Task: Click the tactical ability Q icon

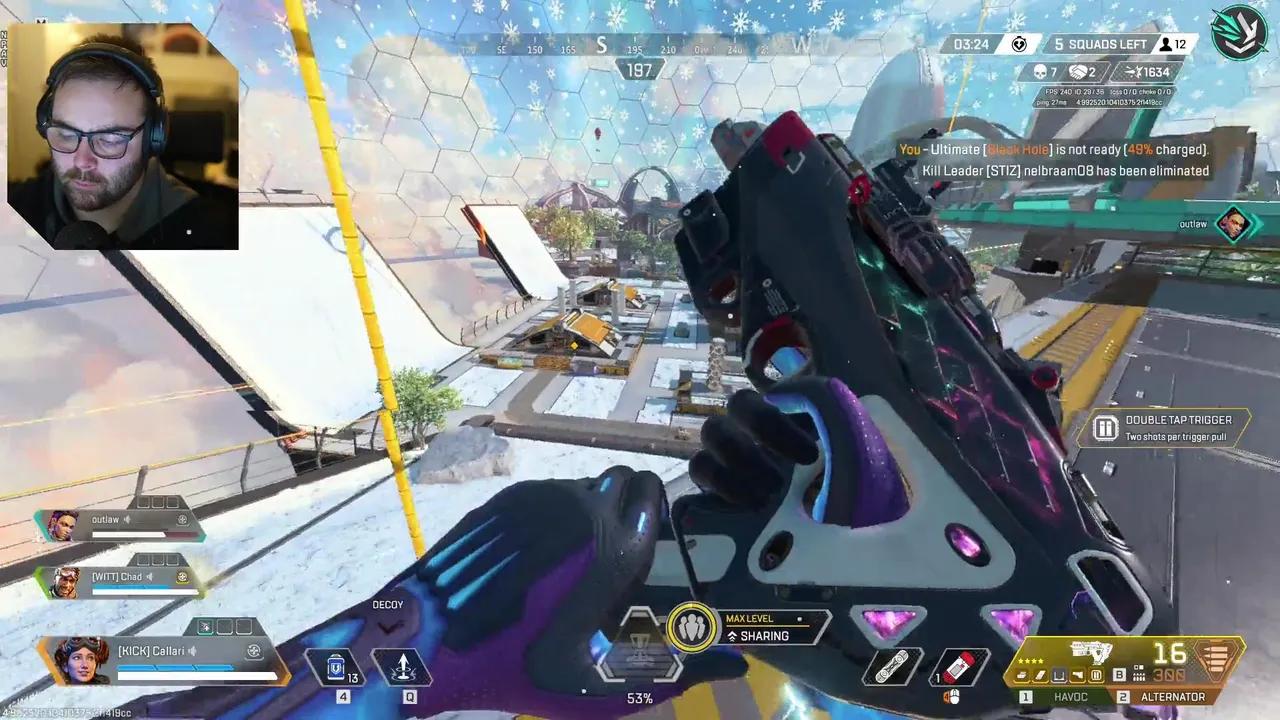Action: [x=403, y=668]
